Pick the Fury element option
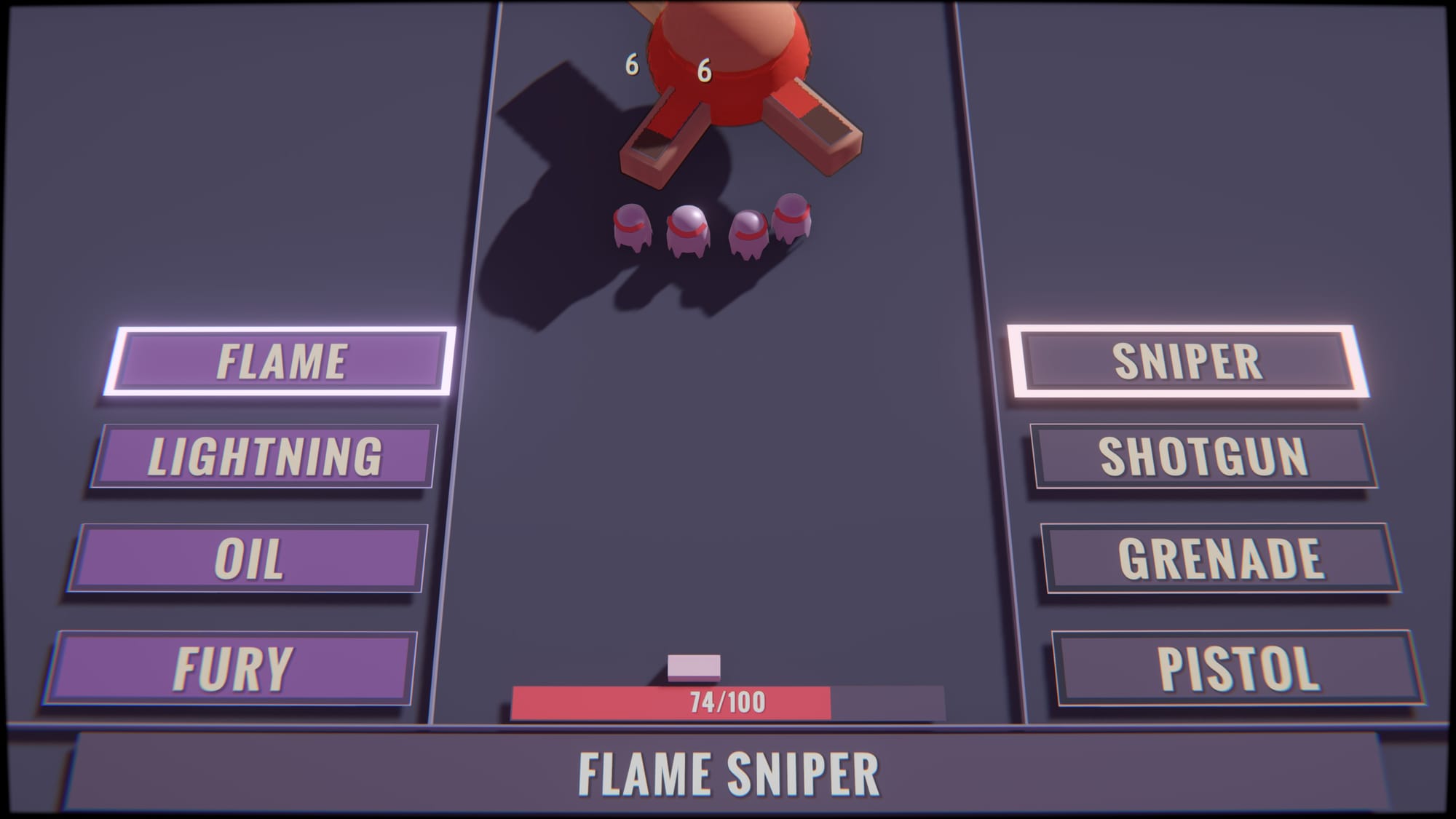Image resolution: width=1456 pixels, height=819 pixels. click(232, 668)
